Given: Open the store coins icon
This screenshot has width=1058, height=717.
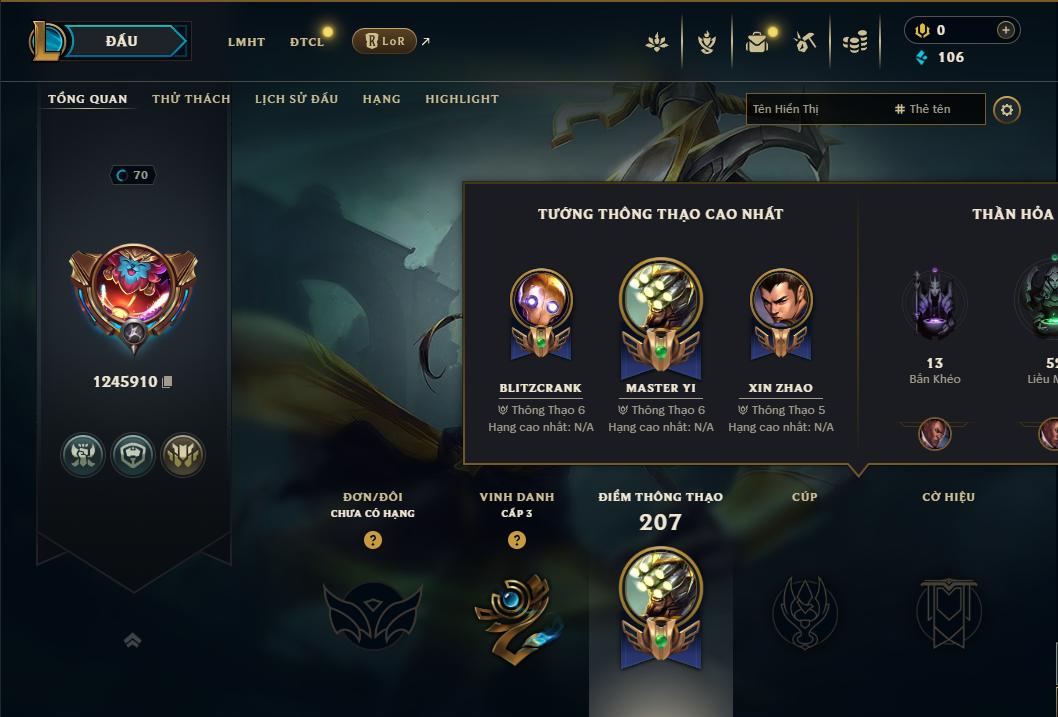Looking at the screenshot, I should tap(854, 42).
